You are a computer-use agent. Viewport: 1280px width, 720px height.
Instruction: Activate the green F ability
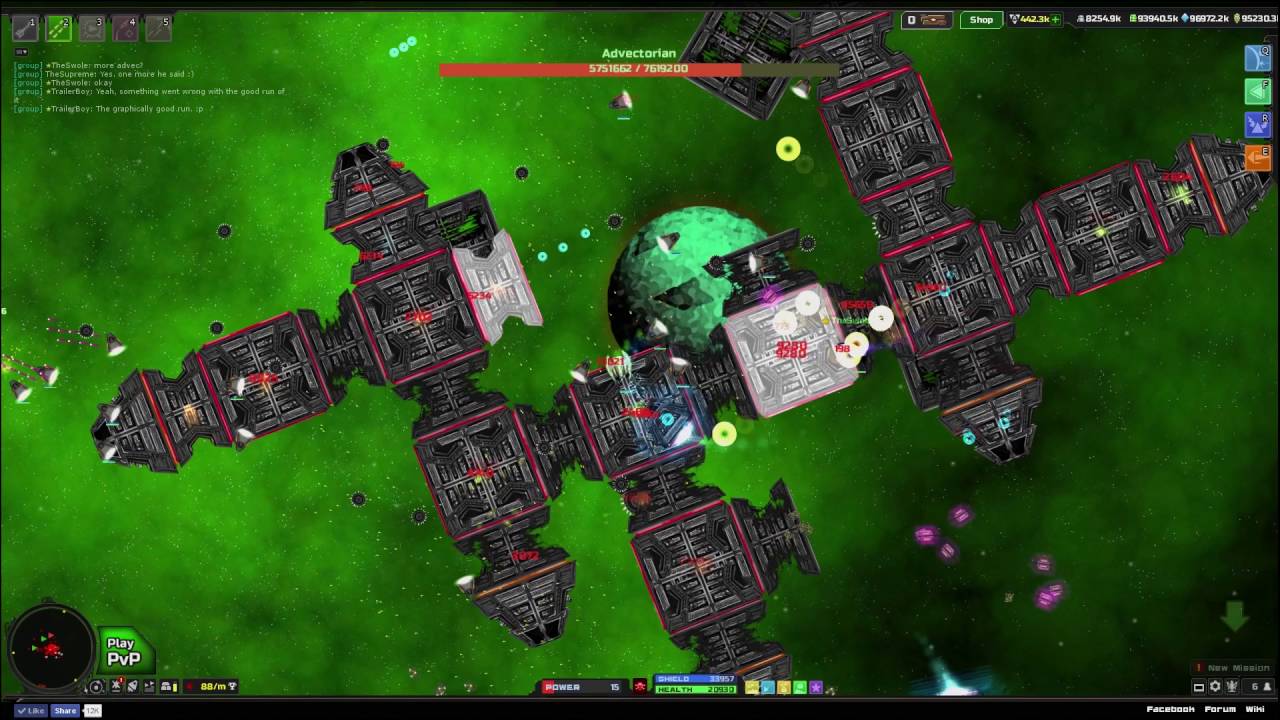pyautogui.click(x=1257, y=92)
